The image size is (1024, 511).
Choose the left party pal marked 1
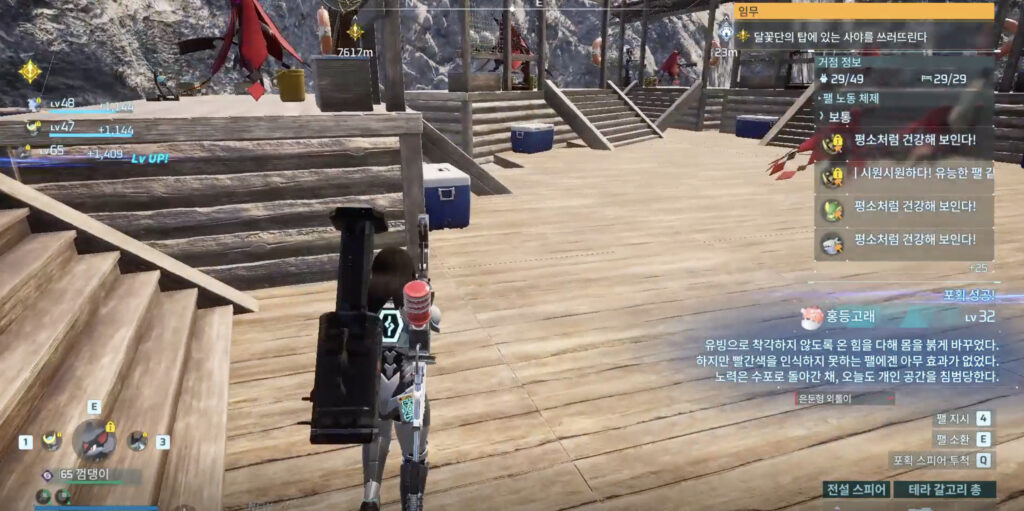pyautogui.click(x=51, y=441)
